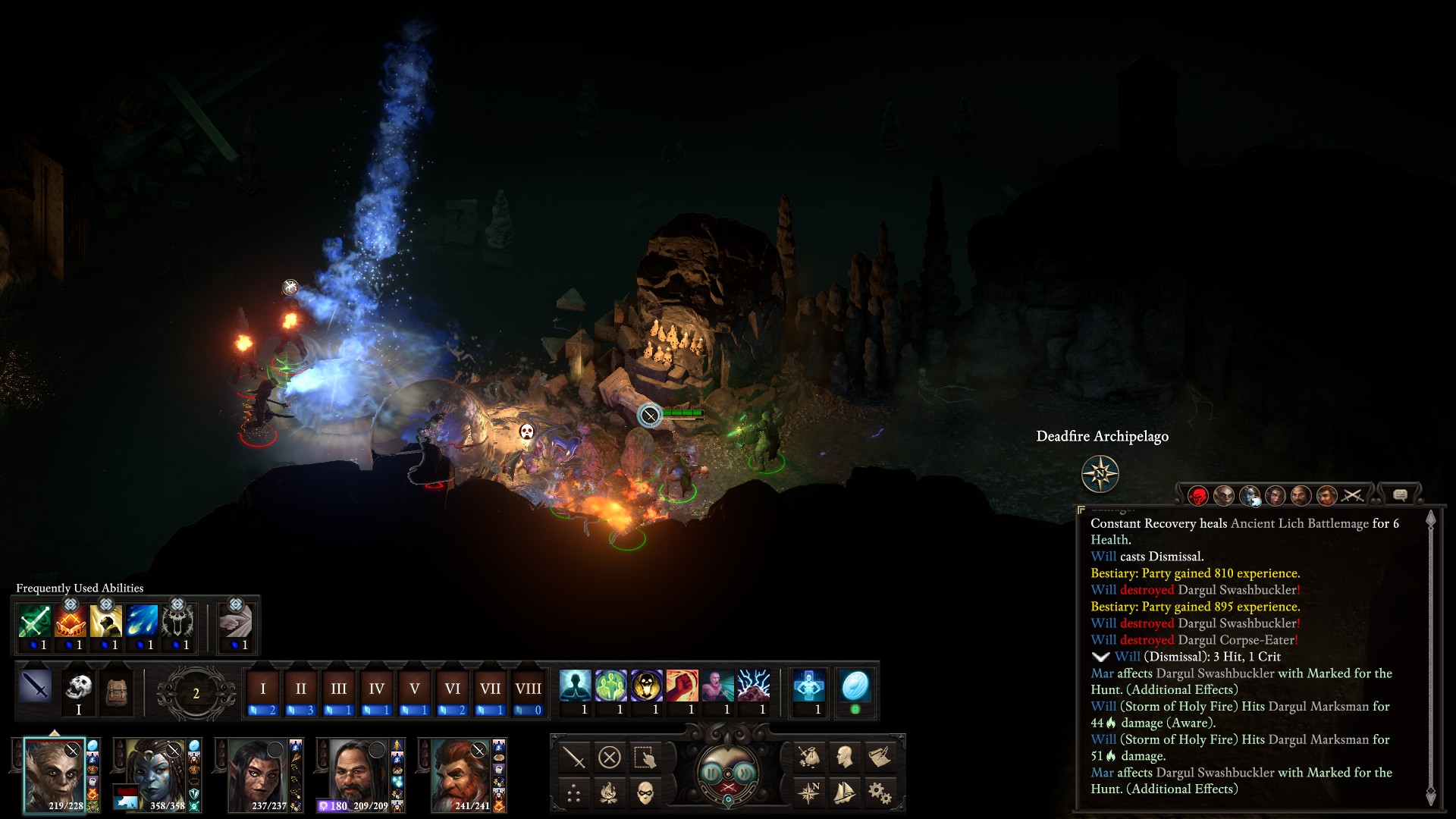Open the journal with the quill icon
Image resolution: width=1456 pixels, height=819 pixels.
coord(880,756)
